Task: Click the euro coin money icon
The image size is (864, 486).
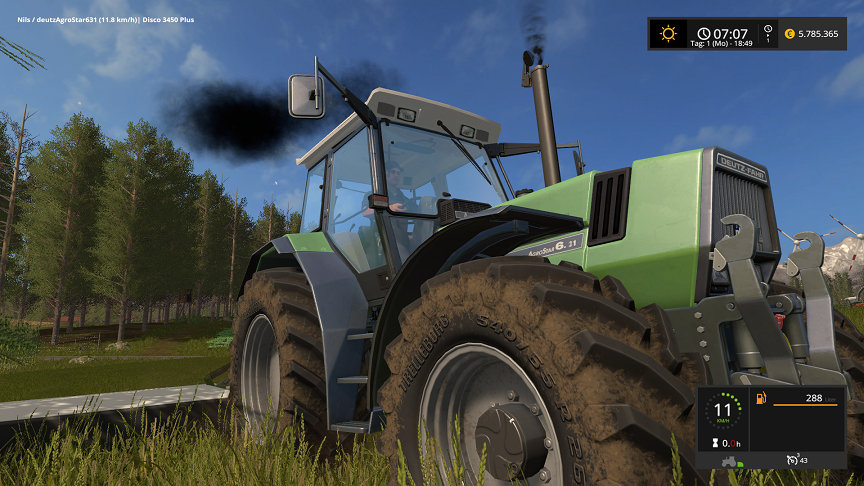Action: (788, 34)
